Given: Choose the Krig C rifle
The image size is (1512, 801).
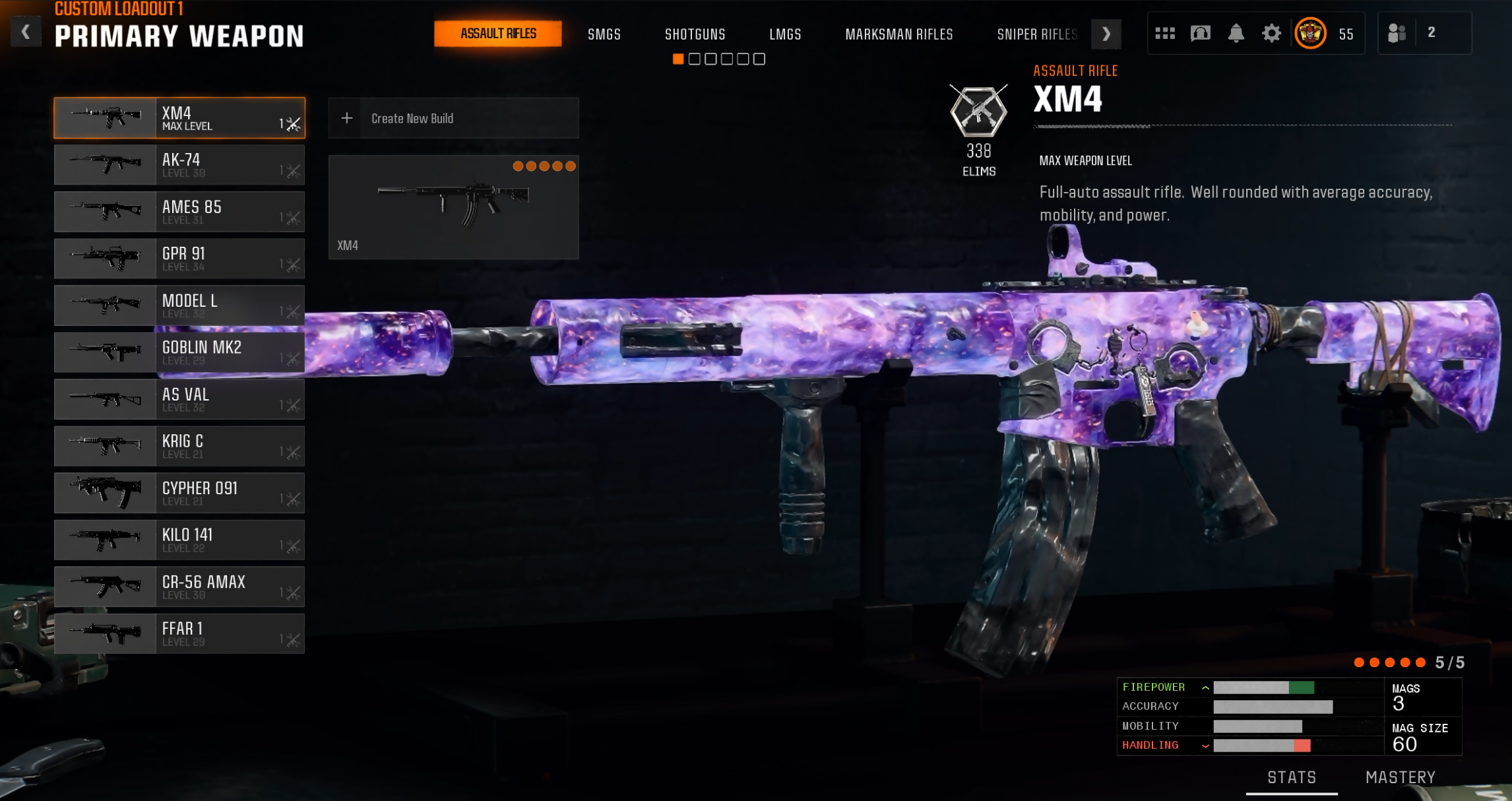Looking at the screenshot, I should [x=179, y=446].
